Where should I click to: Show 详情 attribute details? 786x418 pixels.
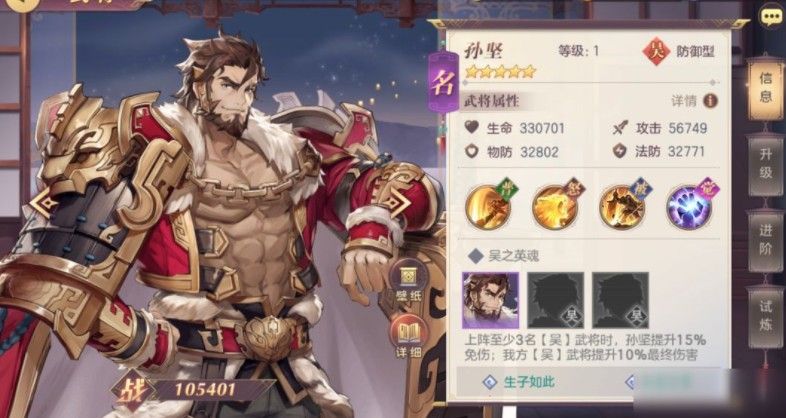click(695, 101)
